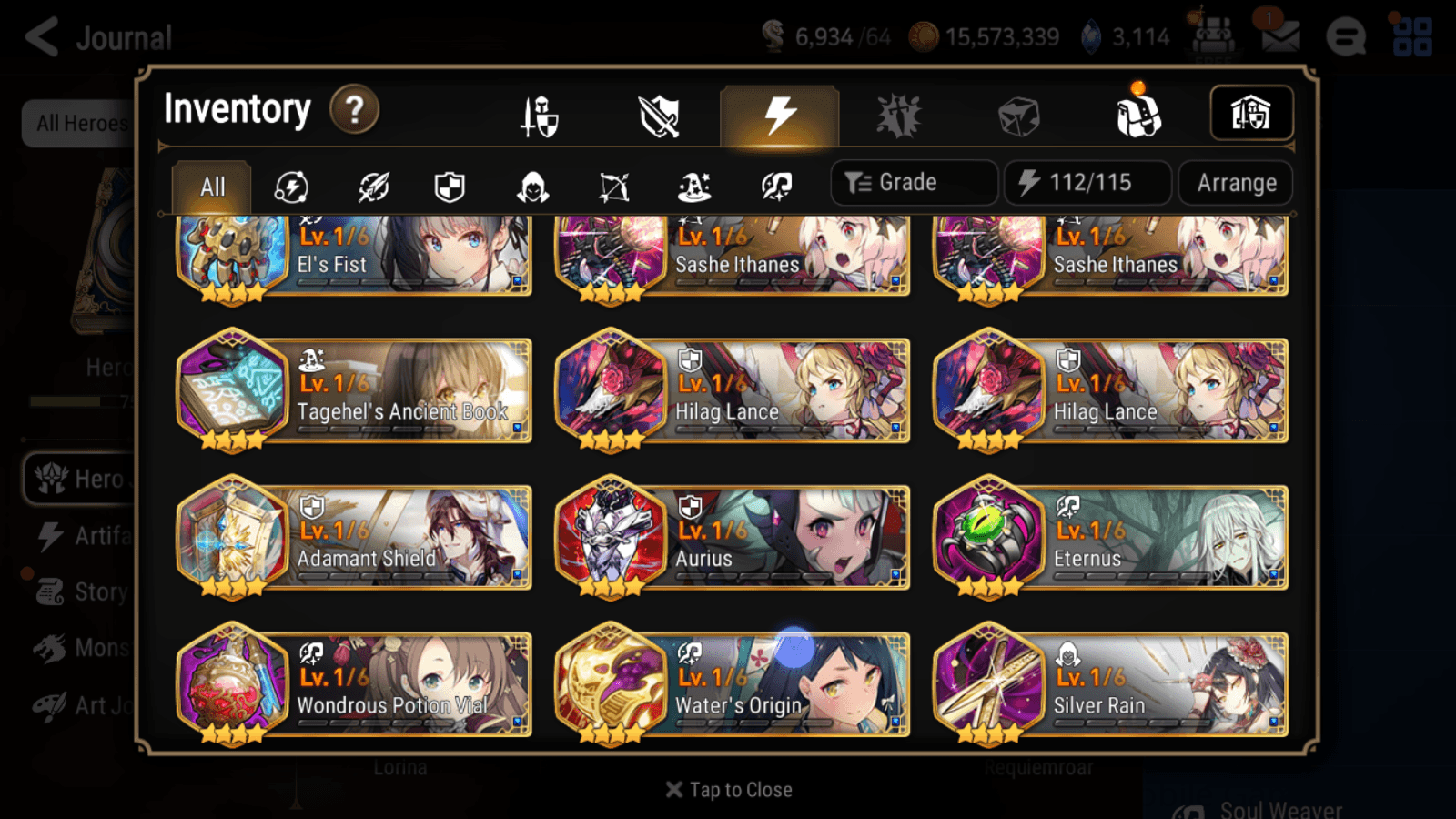Click the Inventory help question mark
This screenshot has height=819, width=1456.
(x=353, y=110)
